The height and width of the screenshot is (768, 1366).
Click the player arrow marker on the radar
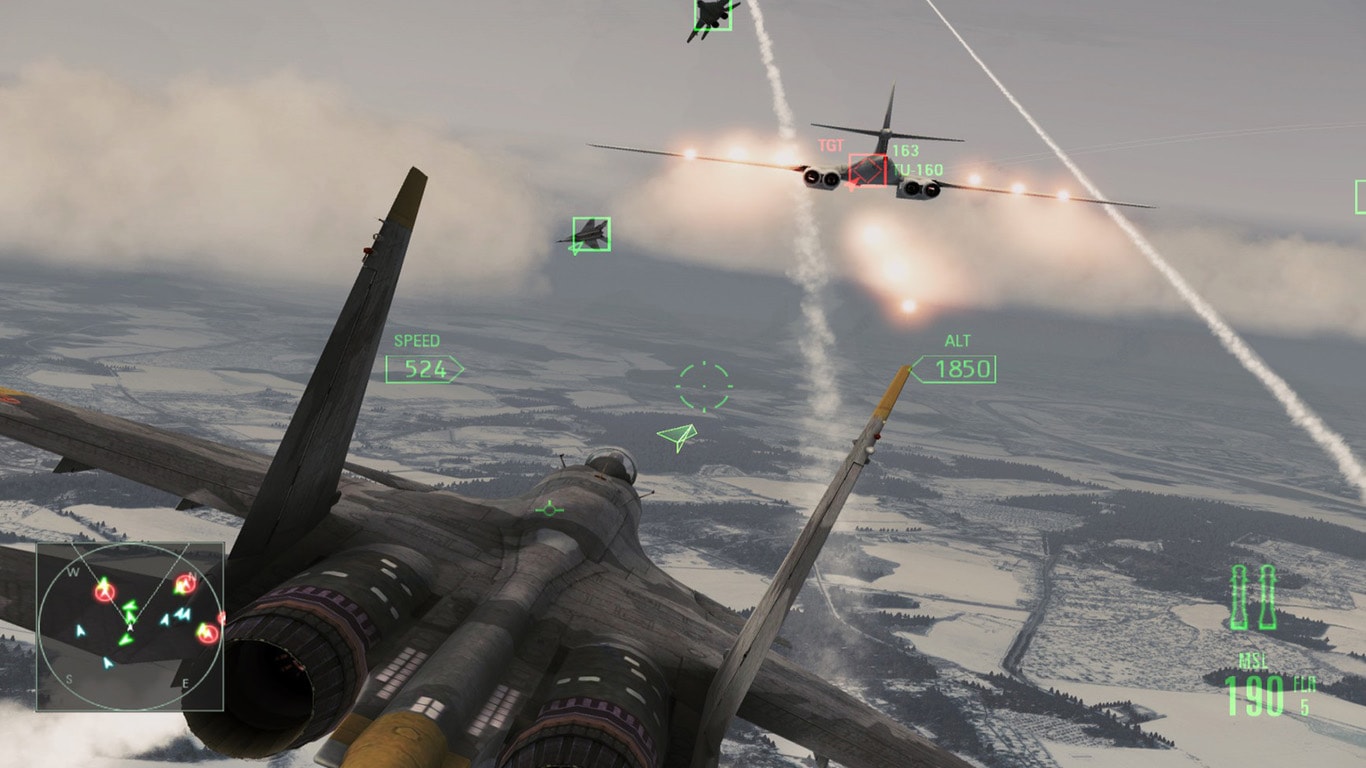(130, 628)
